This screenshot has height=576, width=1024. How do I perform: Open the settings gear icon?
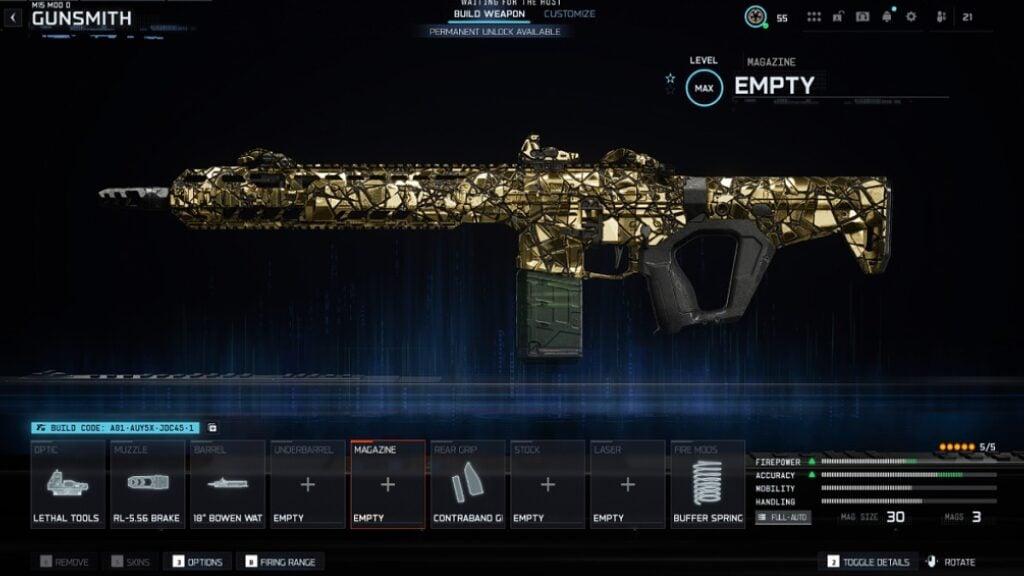pos(910,17)
